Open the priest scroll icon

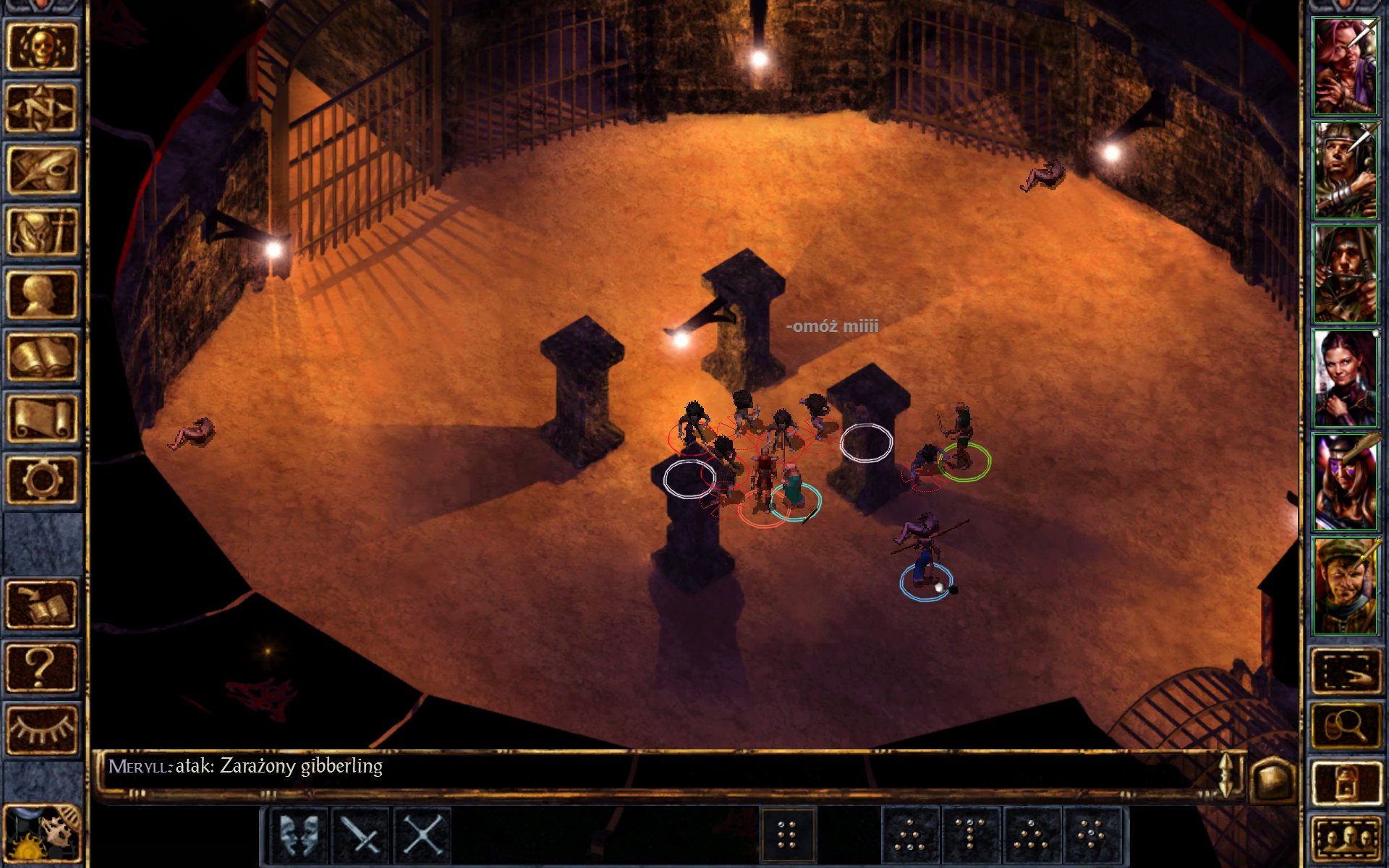41,418
